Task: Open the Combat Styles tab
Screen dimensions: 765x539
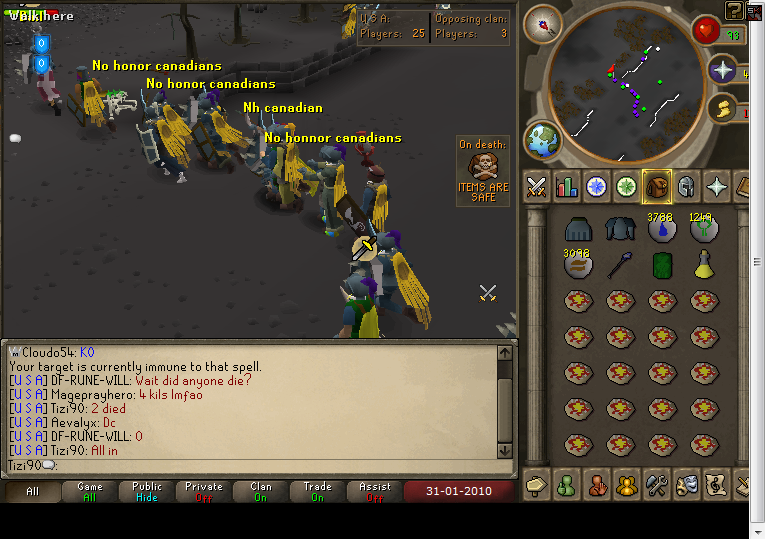Action: (536, 187)
